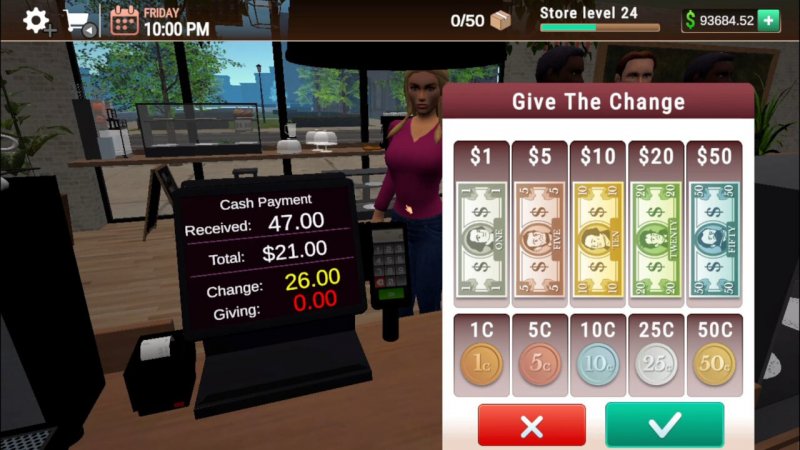Screen dimensions: 800x450
Task: Confirm change with the green checkmark
Action: [664, 425]
